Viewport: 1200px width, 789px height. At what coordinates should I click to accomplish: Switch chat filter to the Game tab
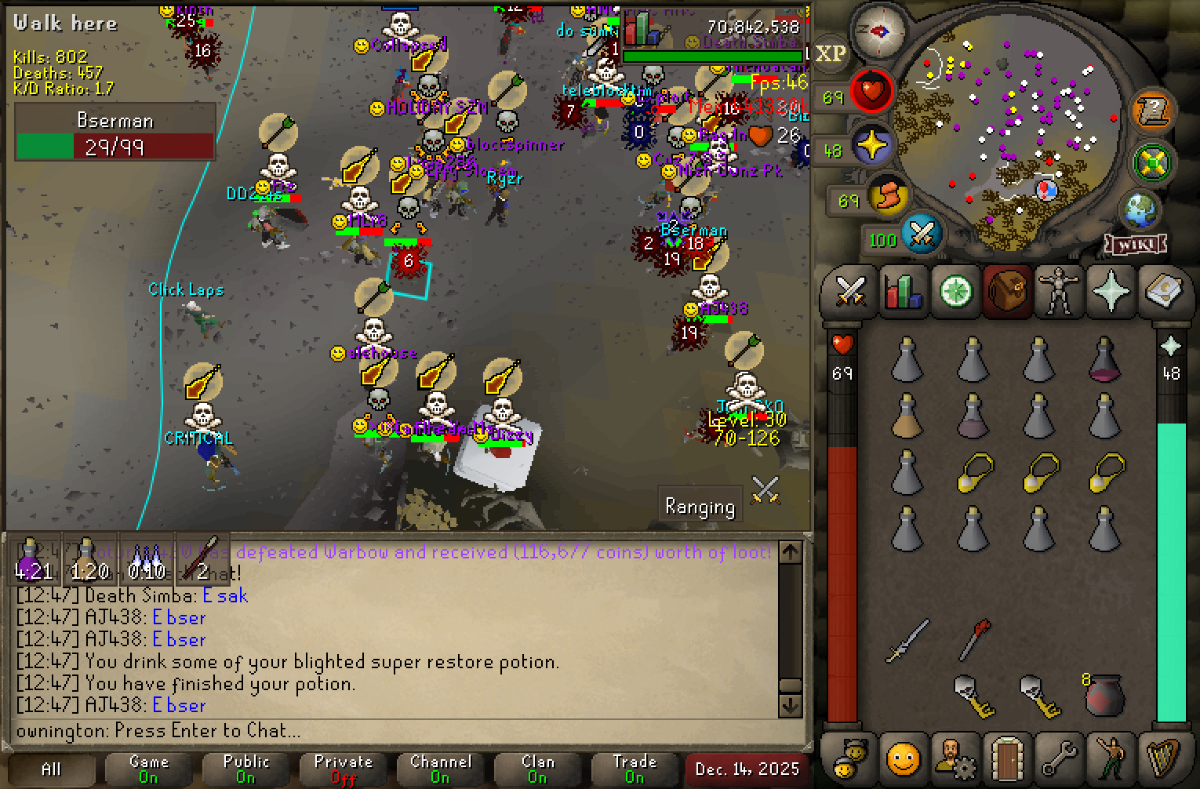click(x=148, y=769)
